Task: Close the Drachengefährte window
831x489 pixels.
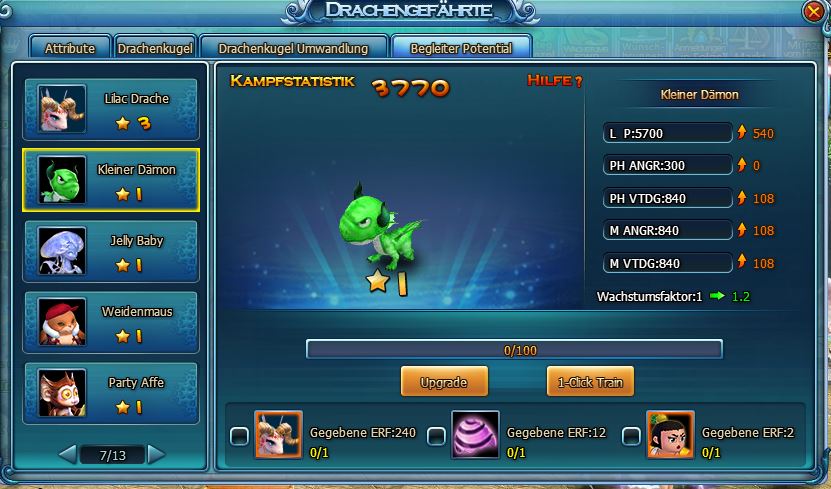Action: [x=813, y=12]
